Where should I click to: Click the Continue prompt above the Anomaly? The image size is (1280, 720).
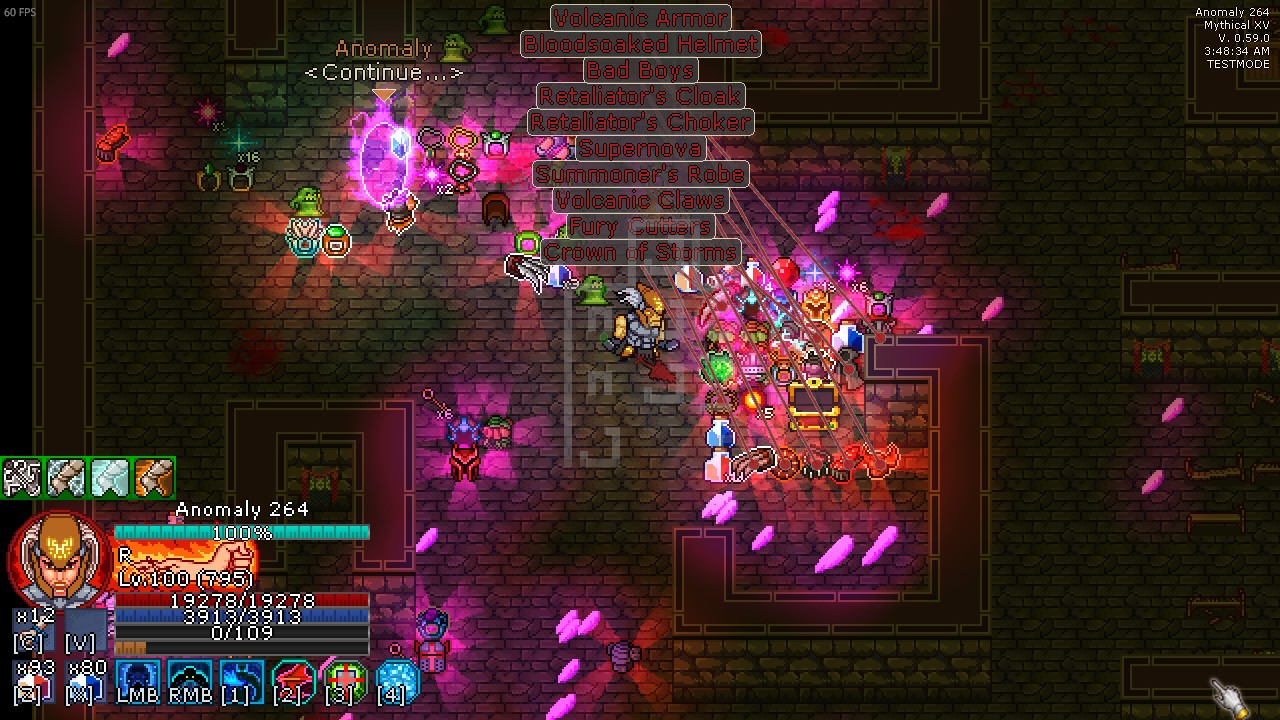tap(383, 72)
